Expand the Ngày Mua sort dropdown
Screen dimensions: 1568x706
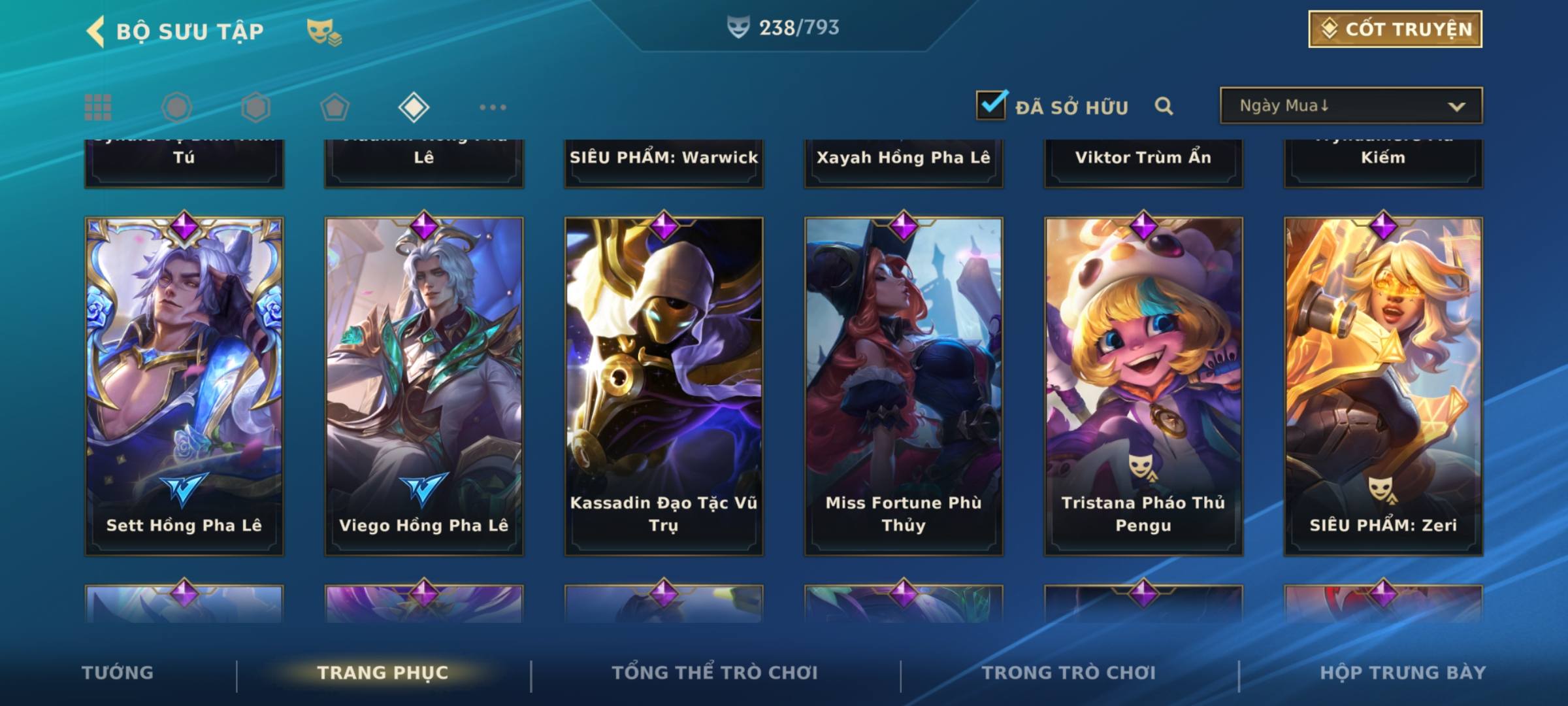point(1350,106)
